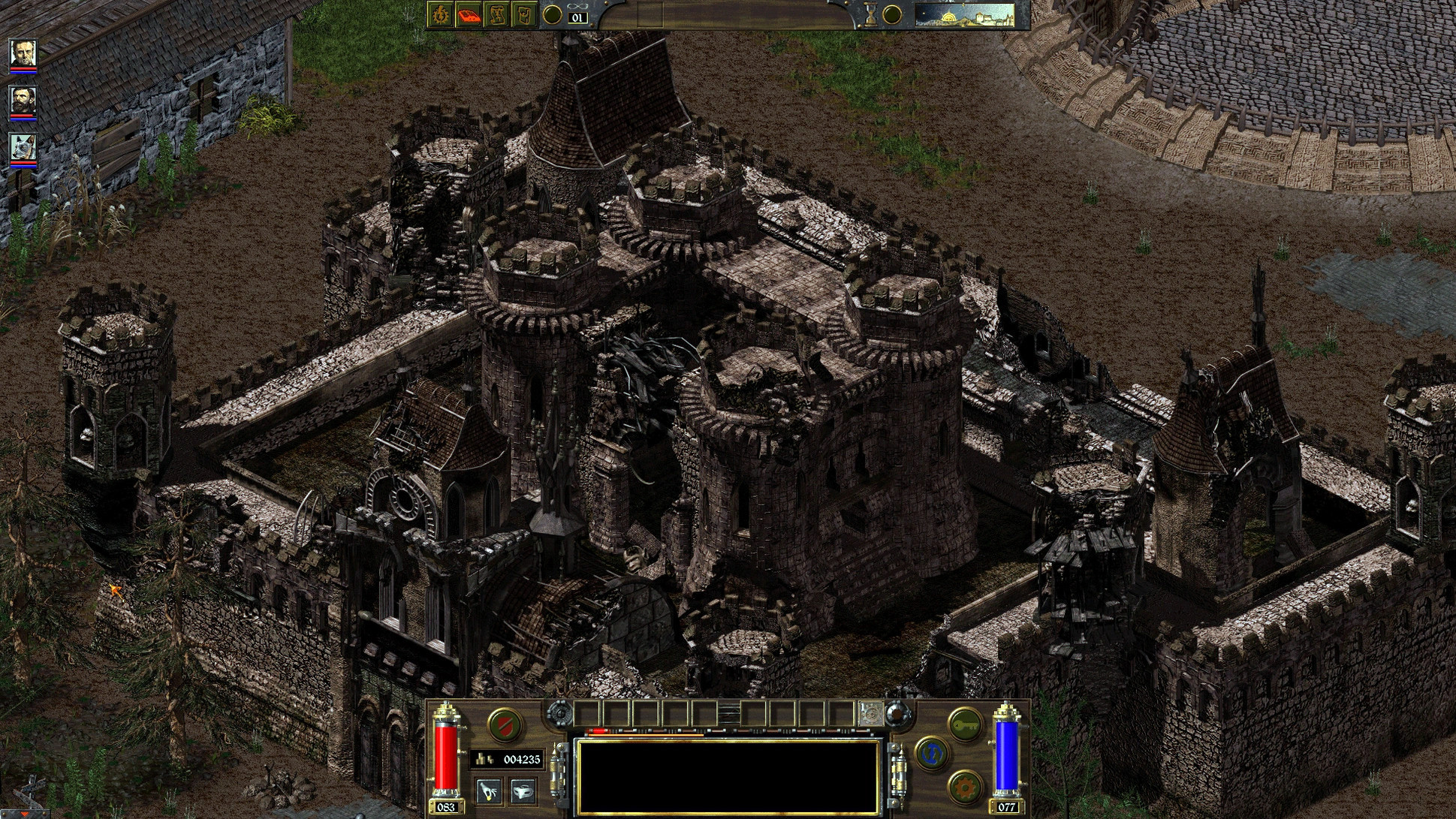
Task: Activate the mask sneak skill button
Action: (521, 790)
